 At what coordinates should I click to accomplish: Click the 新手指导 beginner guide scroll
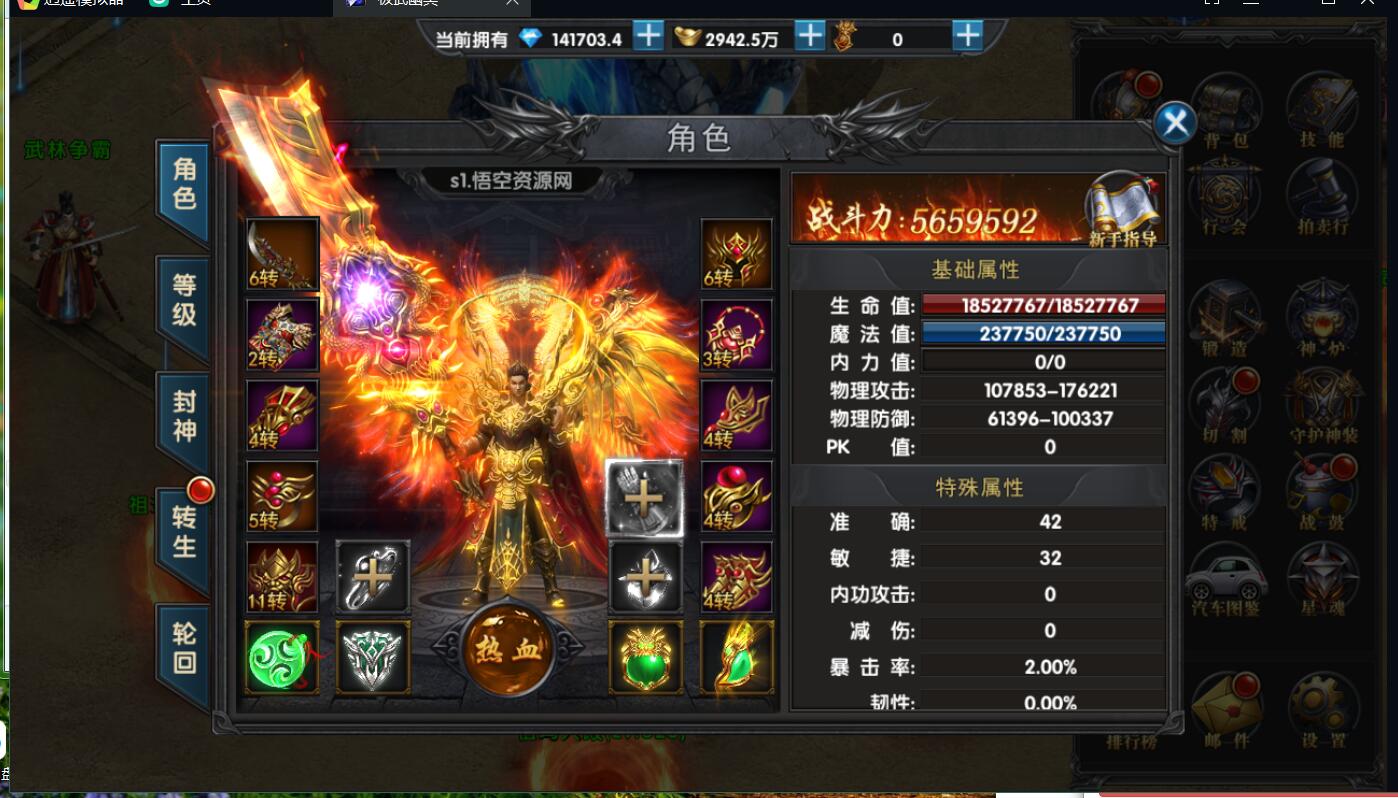click(1124, 208)
